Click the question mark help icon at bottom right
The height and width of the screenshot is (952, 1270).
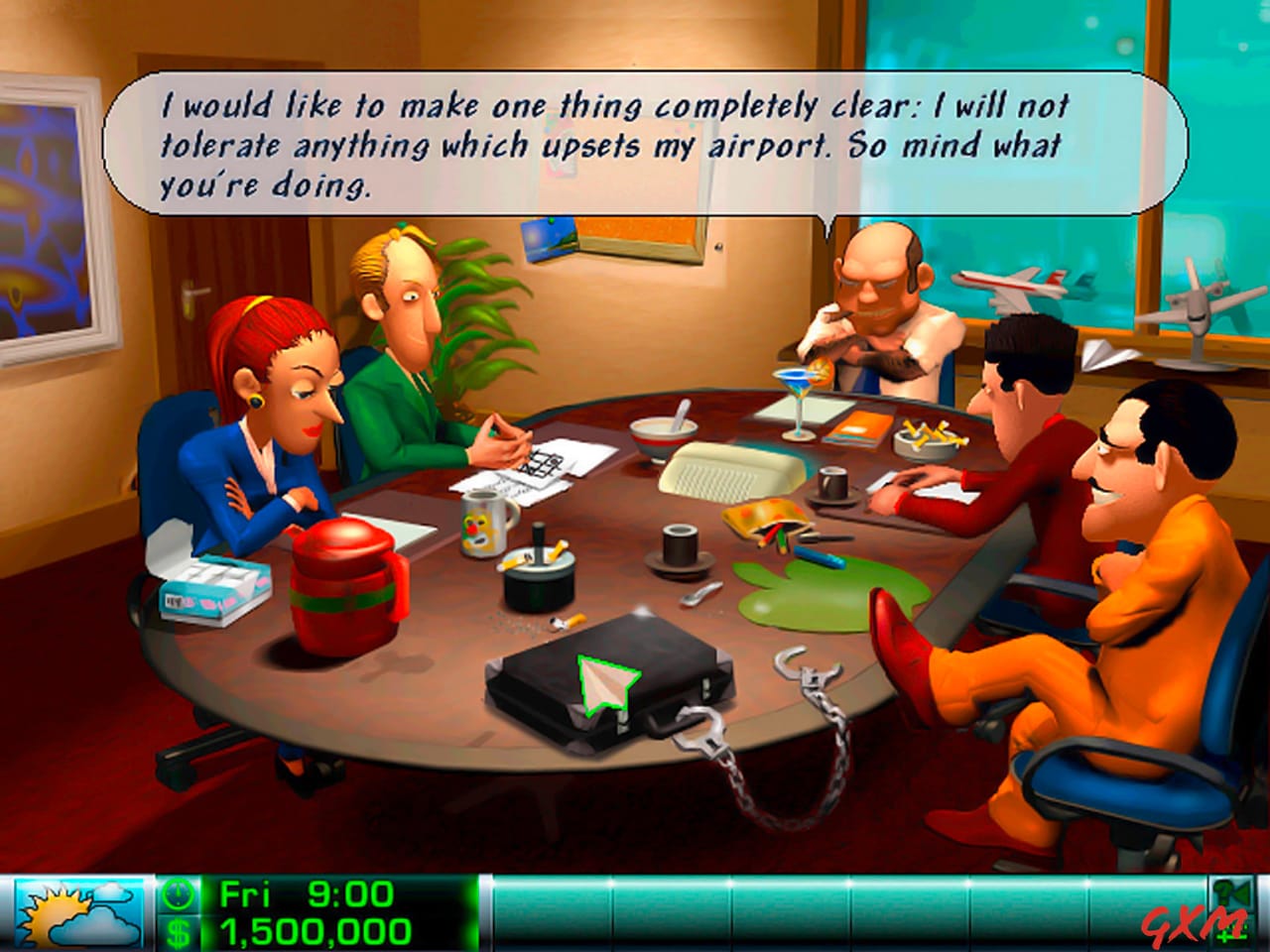point(1220,891)
